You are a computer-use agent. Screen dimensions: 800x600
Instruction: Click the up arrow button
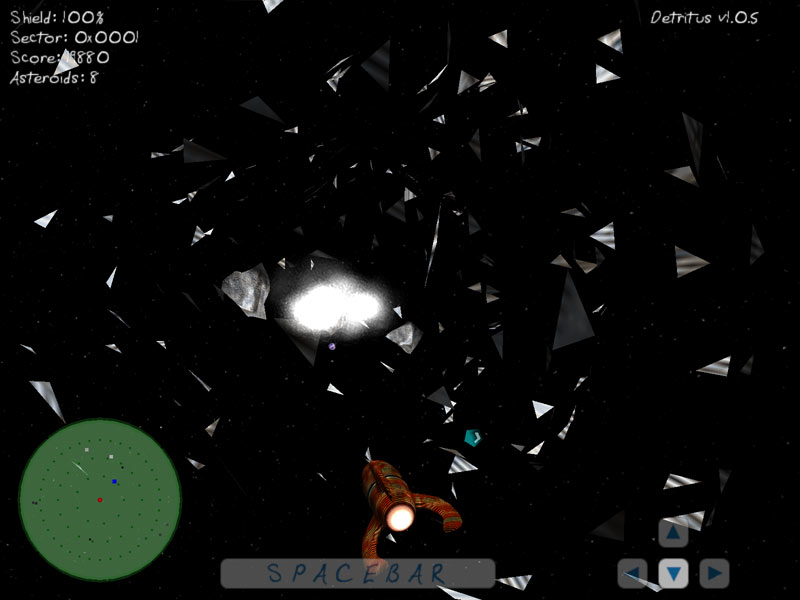(673, 533)
